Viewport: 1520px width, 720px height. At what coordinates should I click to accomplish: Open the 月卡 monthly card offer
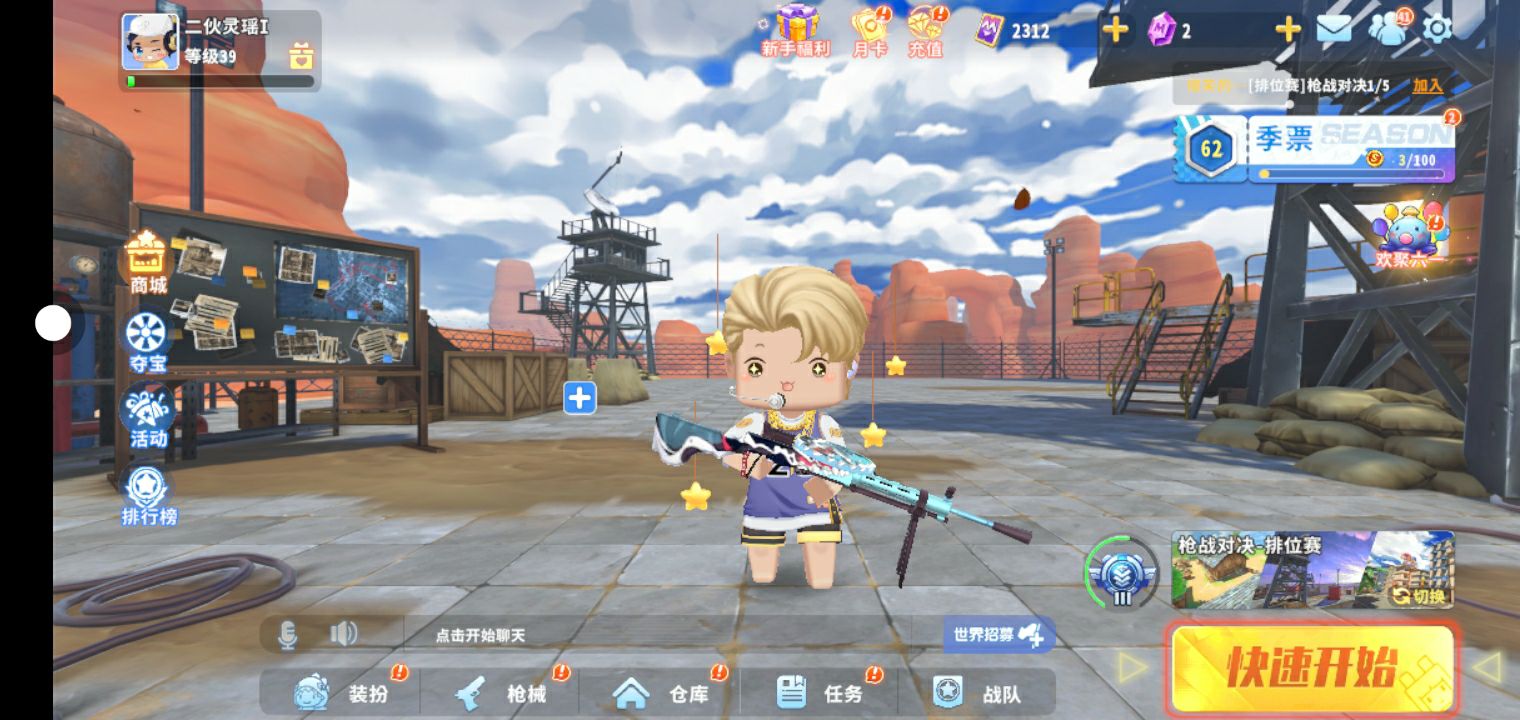click(869, 30)
